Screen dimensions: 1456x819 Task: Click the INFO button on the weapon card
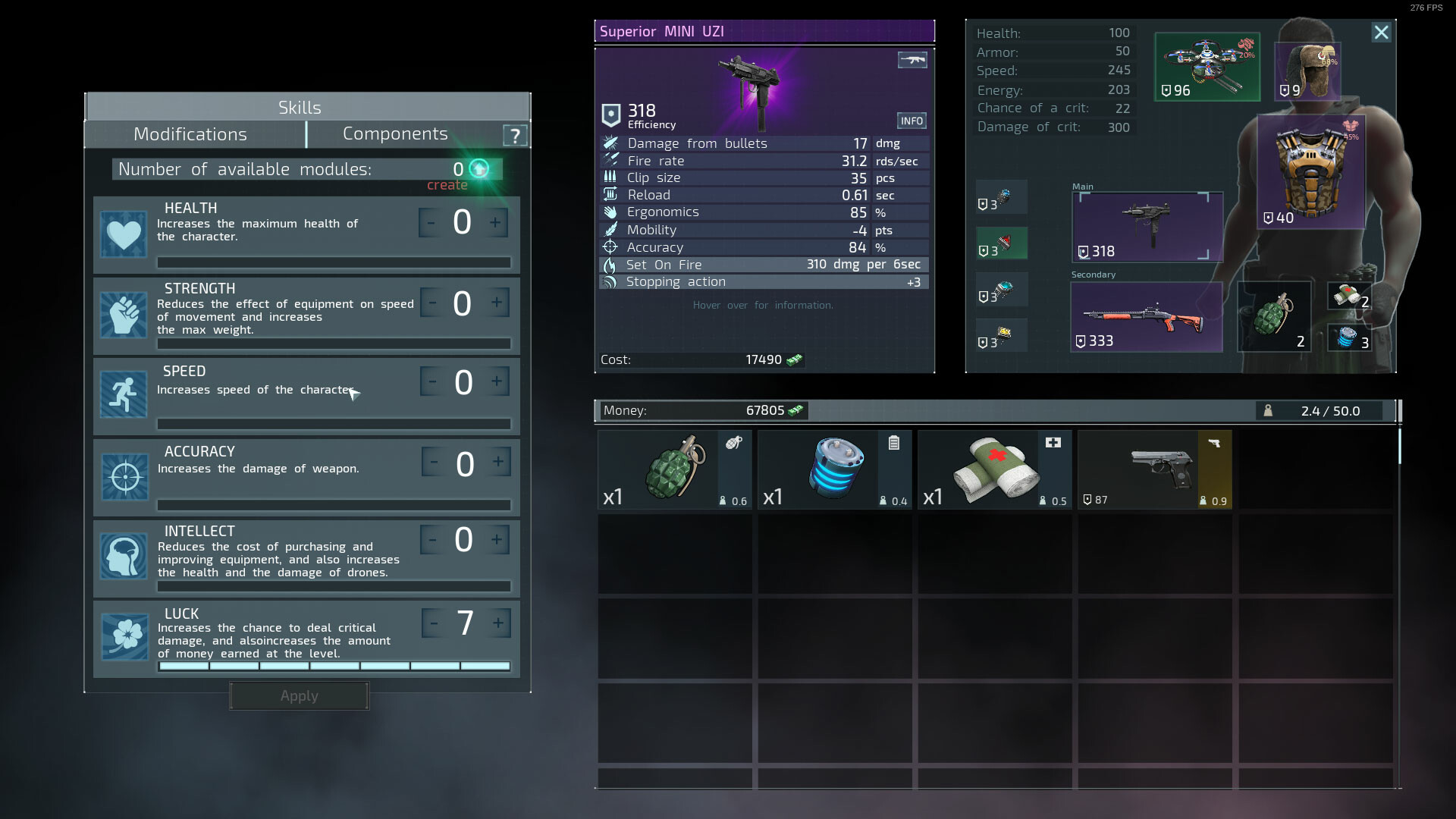912,121
